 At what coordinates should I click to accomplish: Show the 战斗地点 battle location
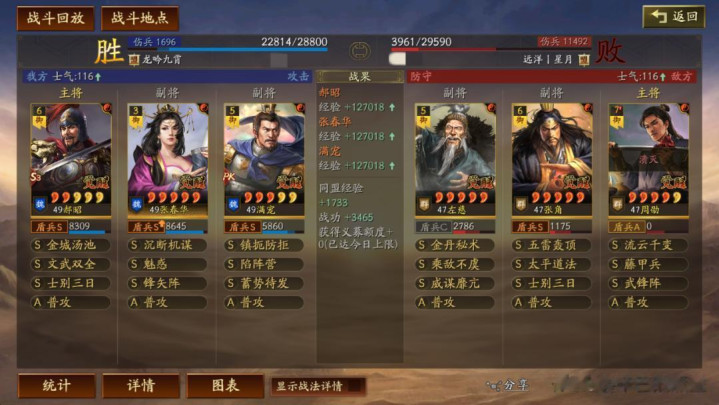pyautogui.click(x=140, y=18)
